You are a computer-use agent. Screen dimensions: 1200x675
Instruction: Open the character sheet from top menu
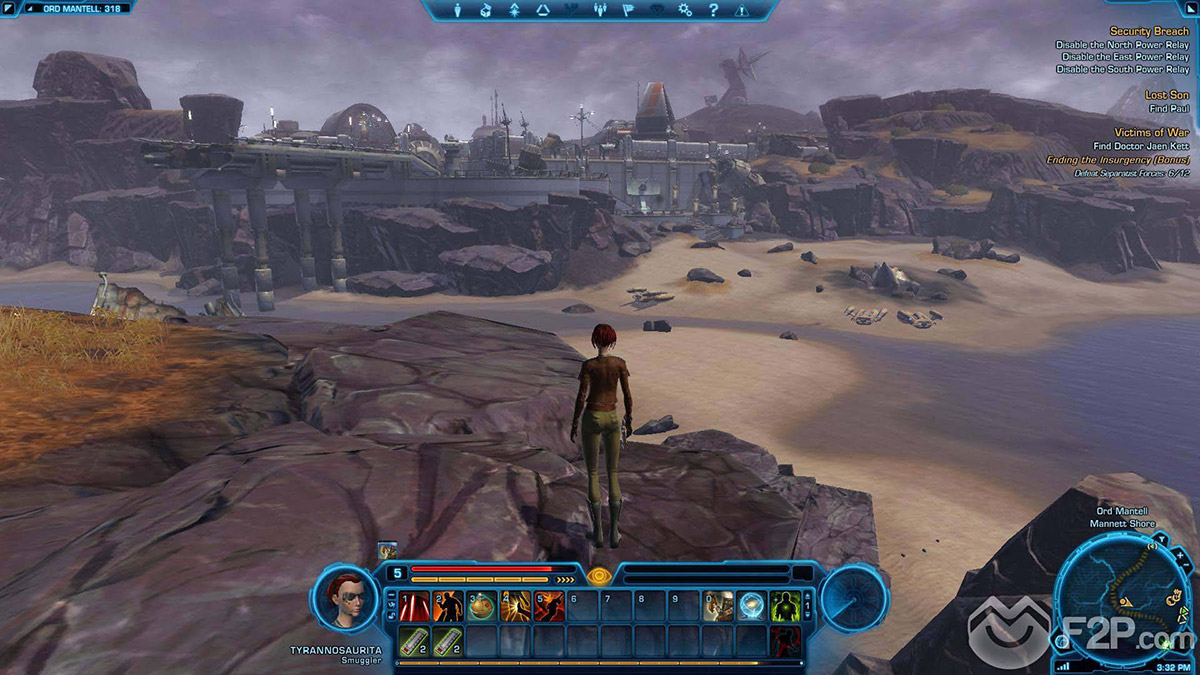tap(459, 10)
